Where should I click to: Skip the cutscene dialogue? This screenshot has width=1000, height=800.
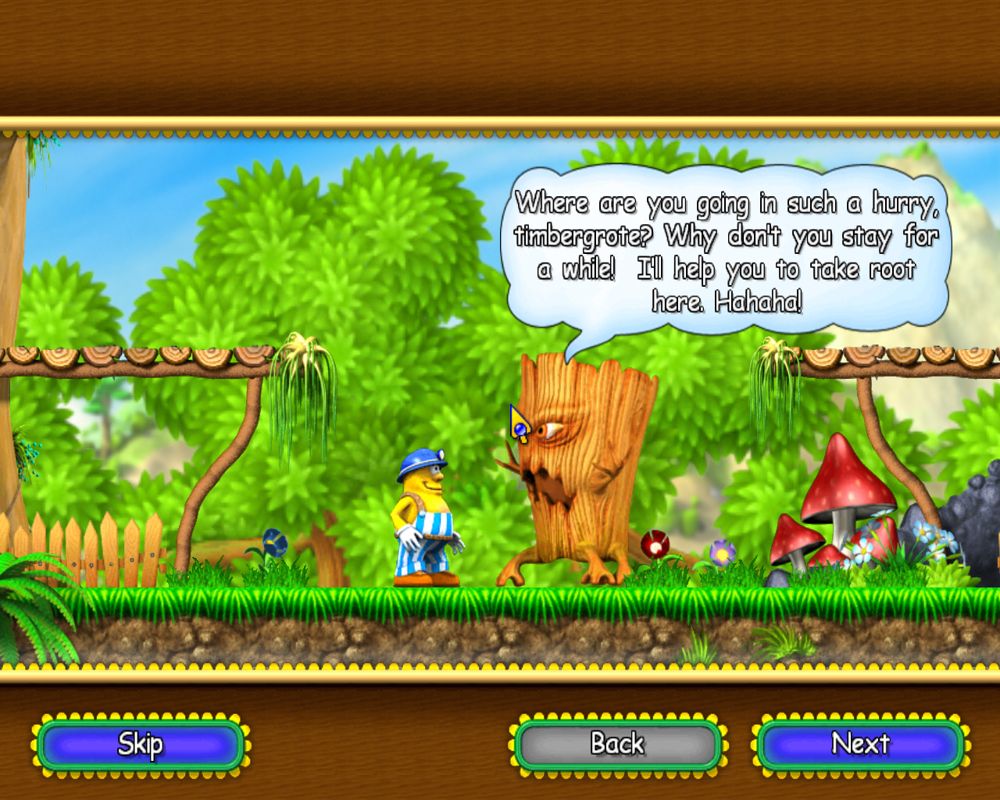point(140,745)
